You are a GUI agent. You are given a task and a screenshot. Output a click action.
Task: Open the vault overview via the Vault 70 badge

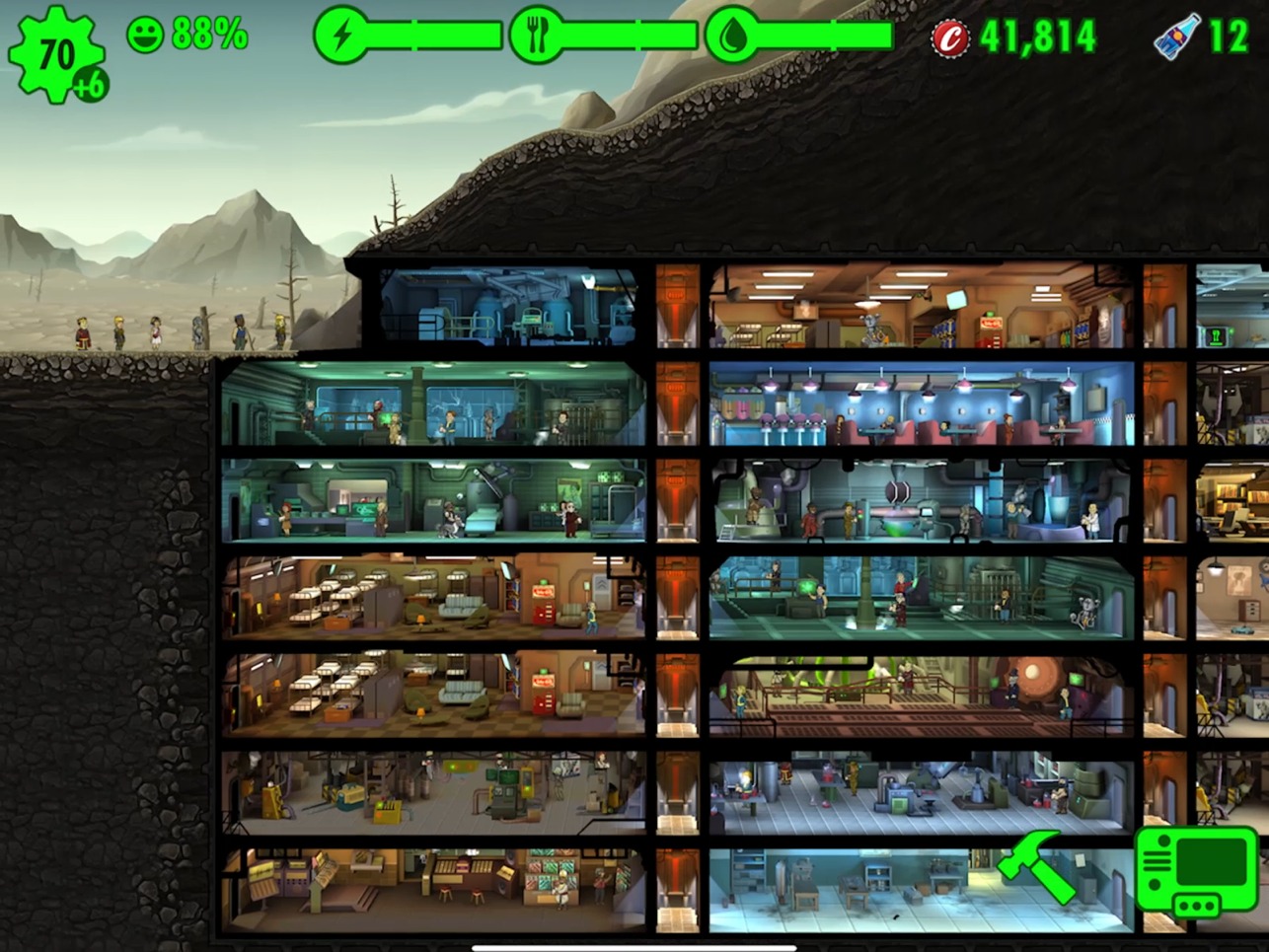56,51
